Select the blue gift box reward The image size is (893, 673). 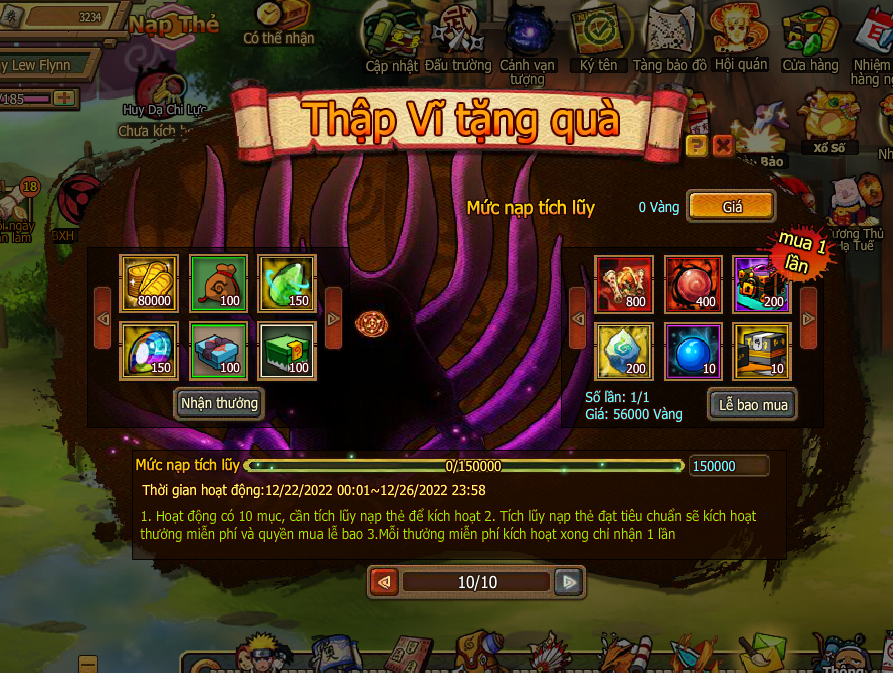point(218,351)
